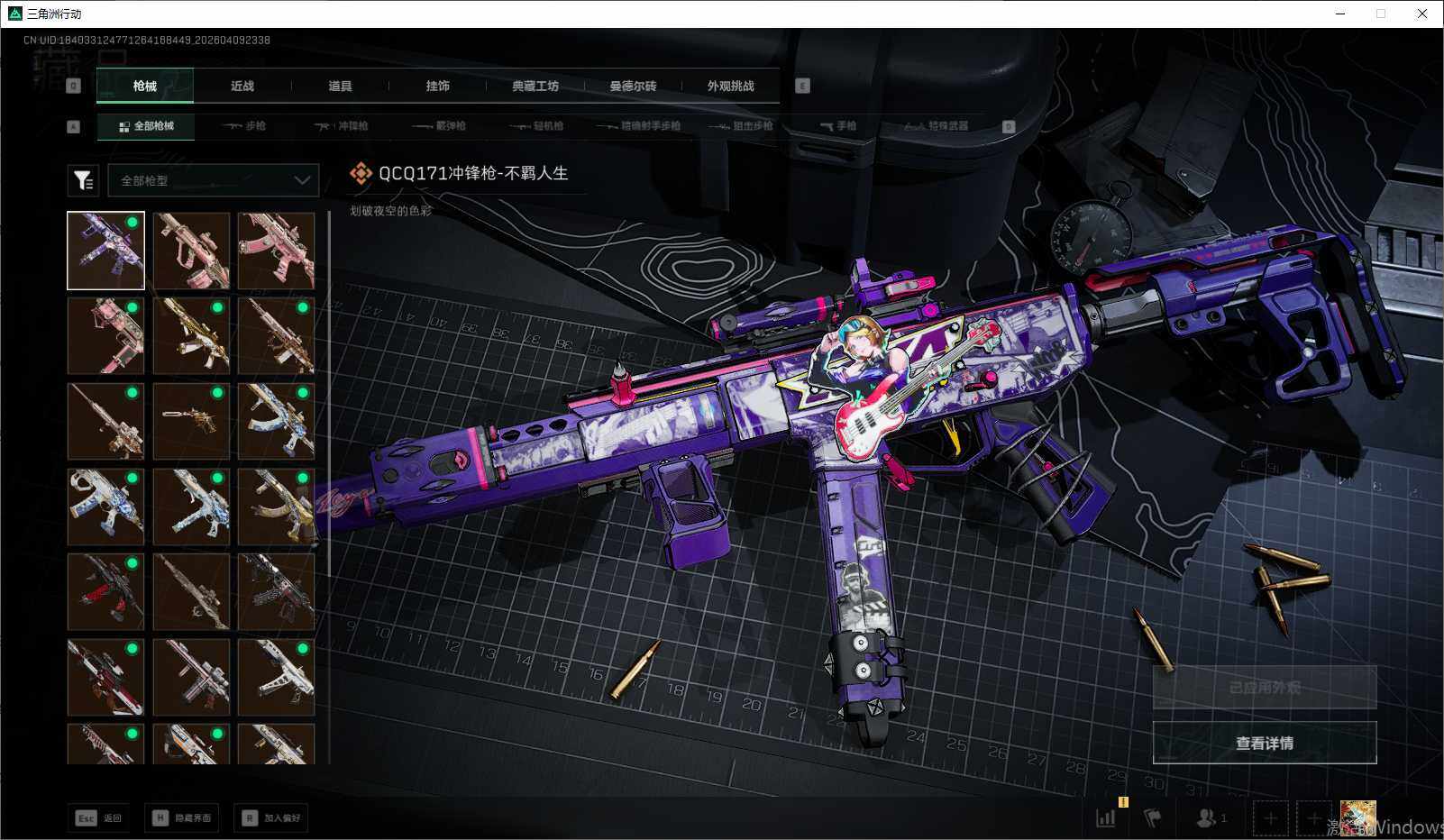The image size is (1444, 840).
Task: Choose the gold pistol skin thumbnail
Action: tap(191, 421)
